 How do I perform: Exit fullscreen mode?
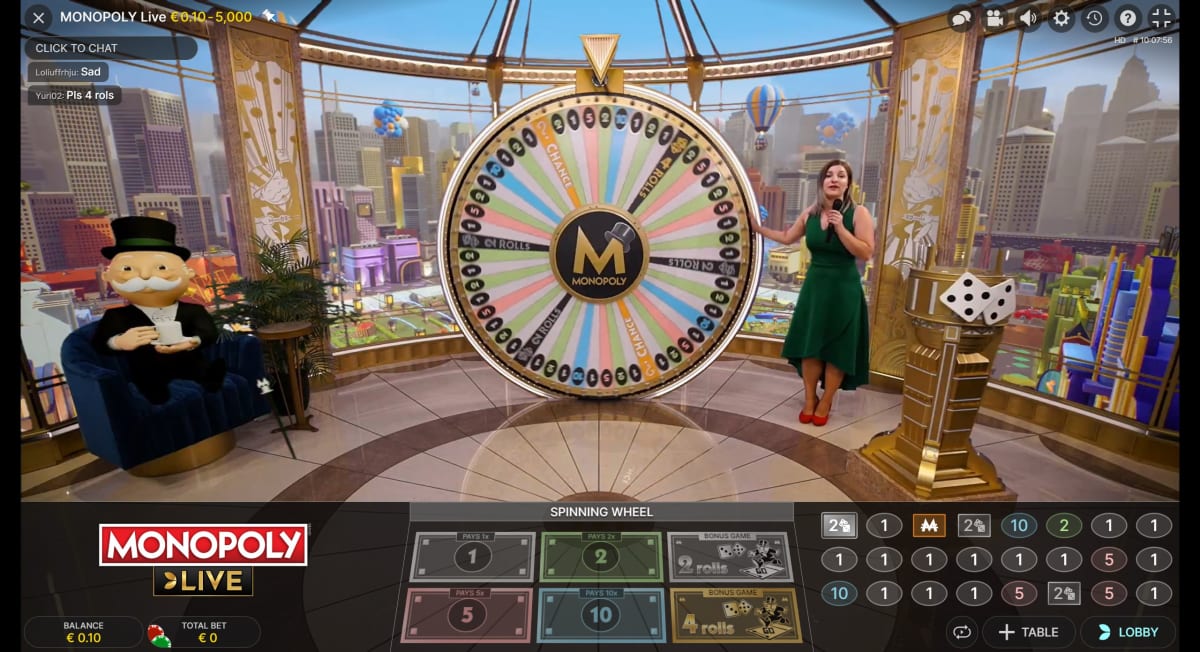pyautogui.click(x=1161, y=18)
